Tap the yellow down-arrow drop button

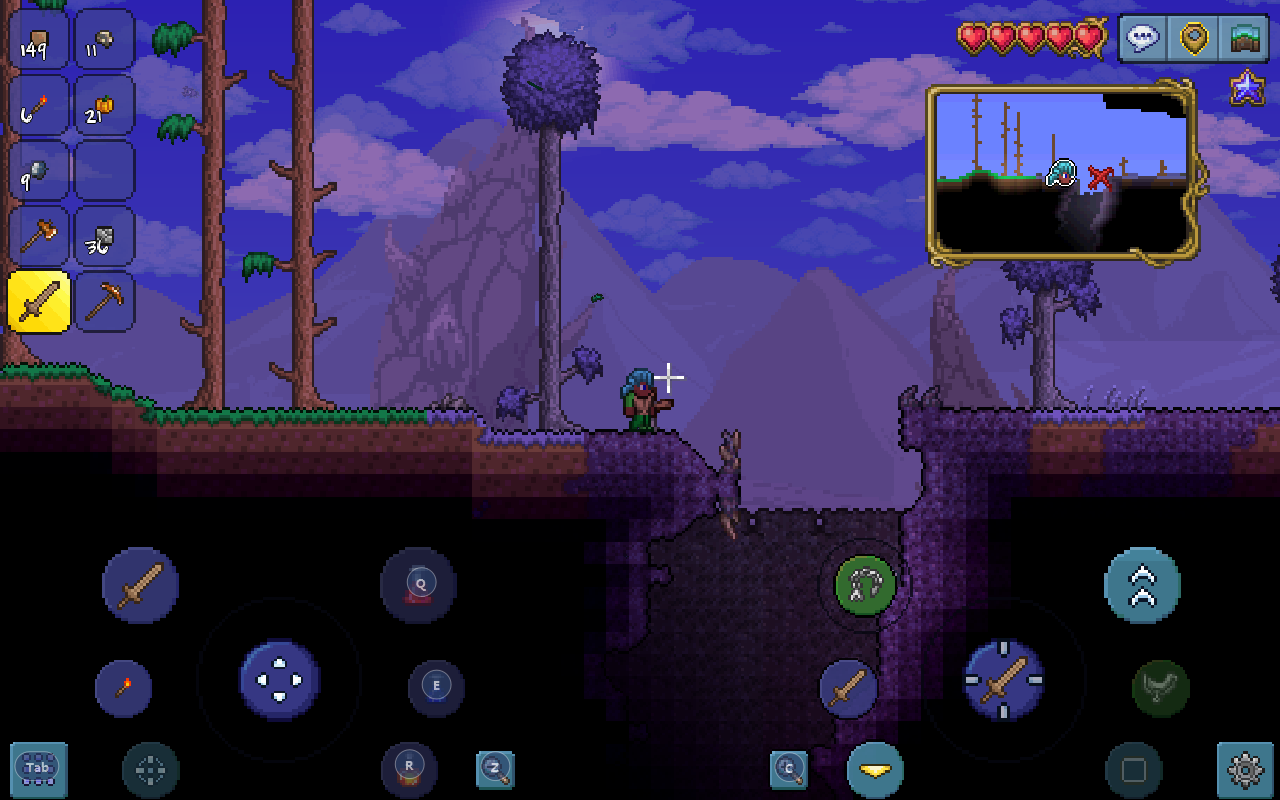click(875, 770)
